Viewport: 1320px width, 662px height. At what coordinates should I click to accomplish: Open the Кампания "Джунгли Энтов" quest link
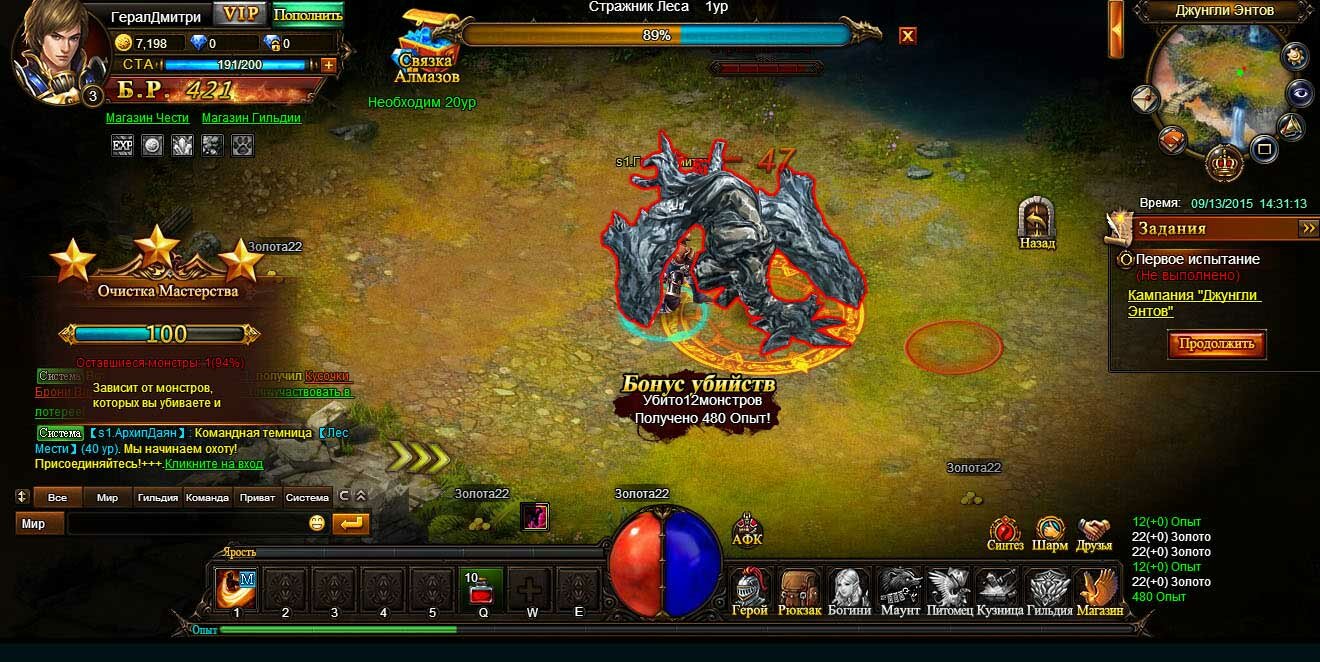[x=1194, y=303]
